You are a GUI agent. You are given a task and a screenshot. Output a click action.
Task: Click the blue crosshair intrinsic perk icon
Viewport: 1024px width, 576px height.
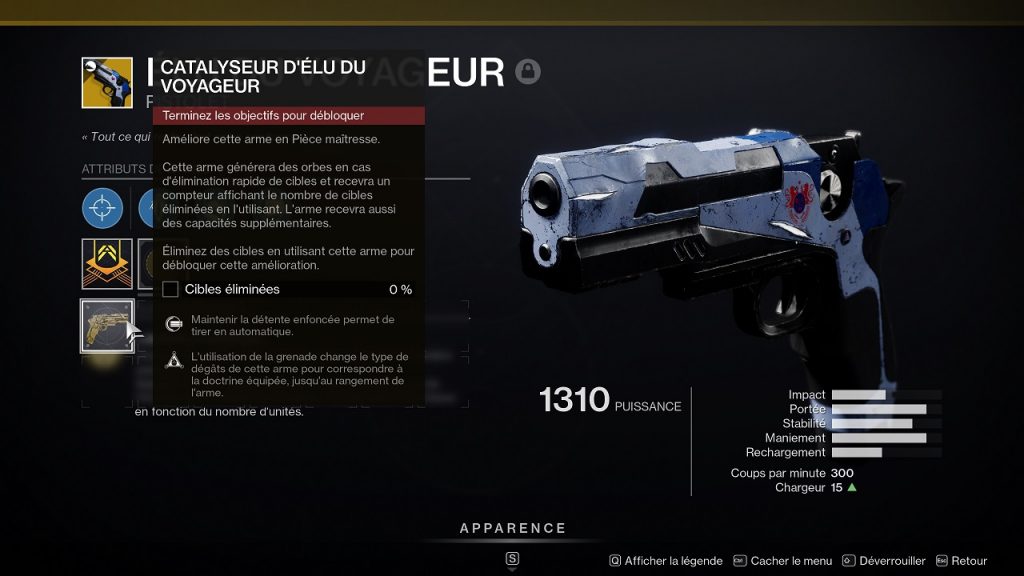coord(103,207)
